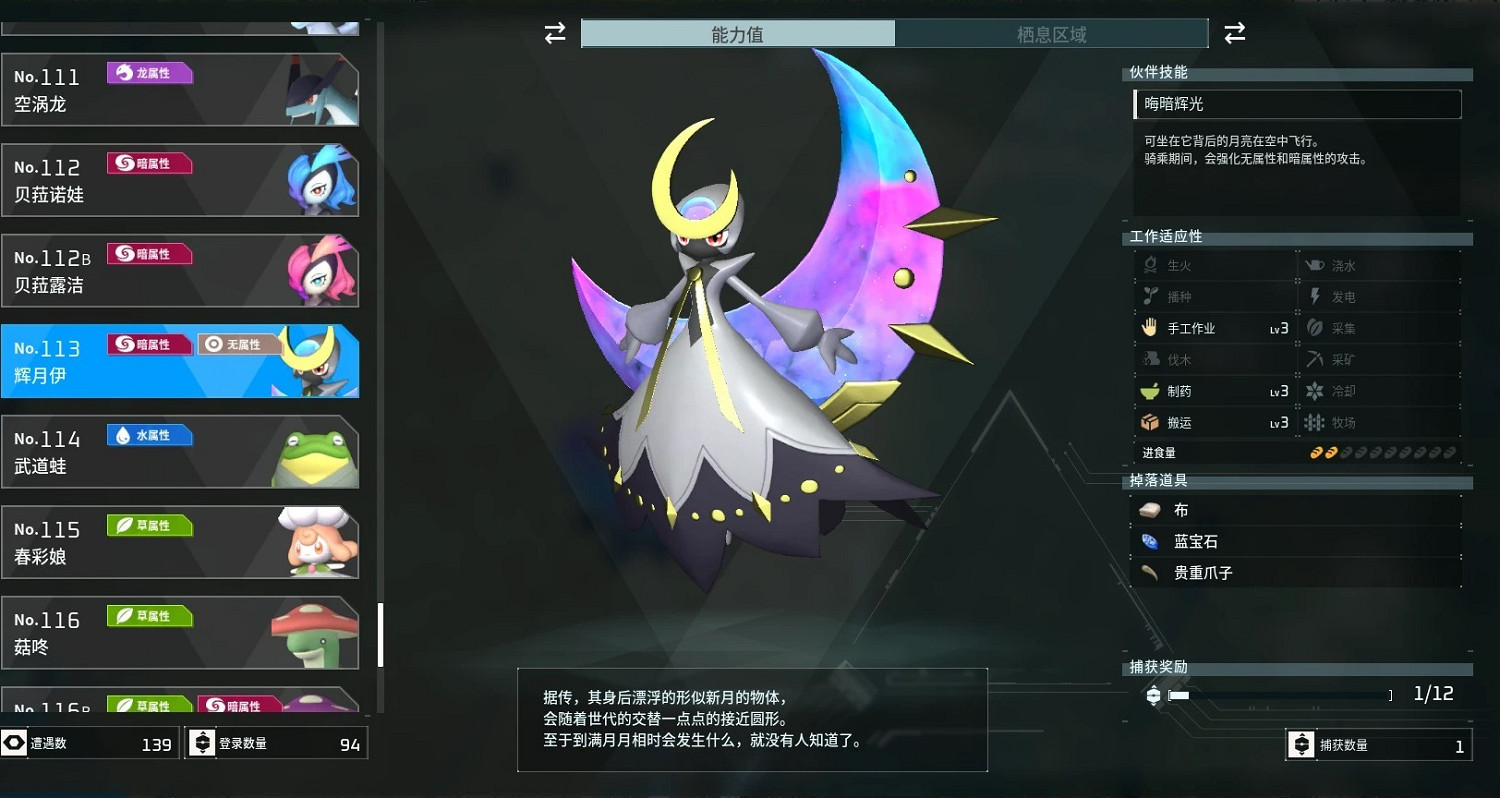Expand the 掉落道具 drop items panel
The height and width of the screenshot is (798, 1500).
tap(1297, 481)
